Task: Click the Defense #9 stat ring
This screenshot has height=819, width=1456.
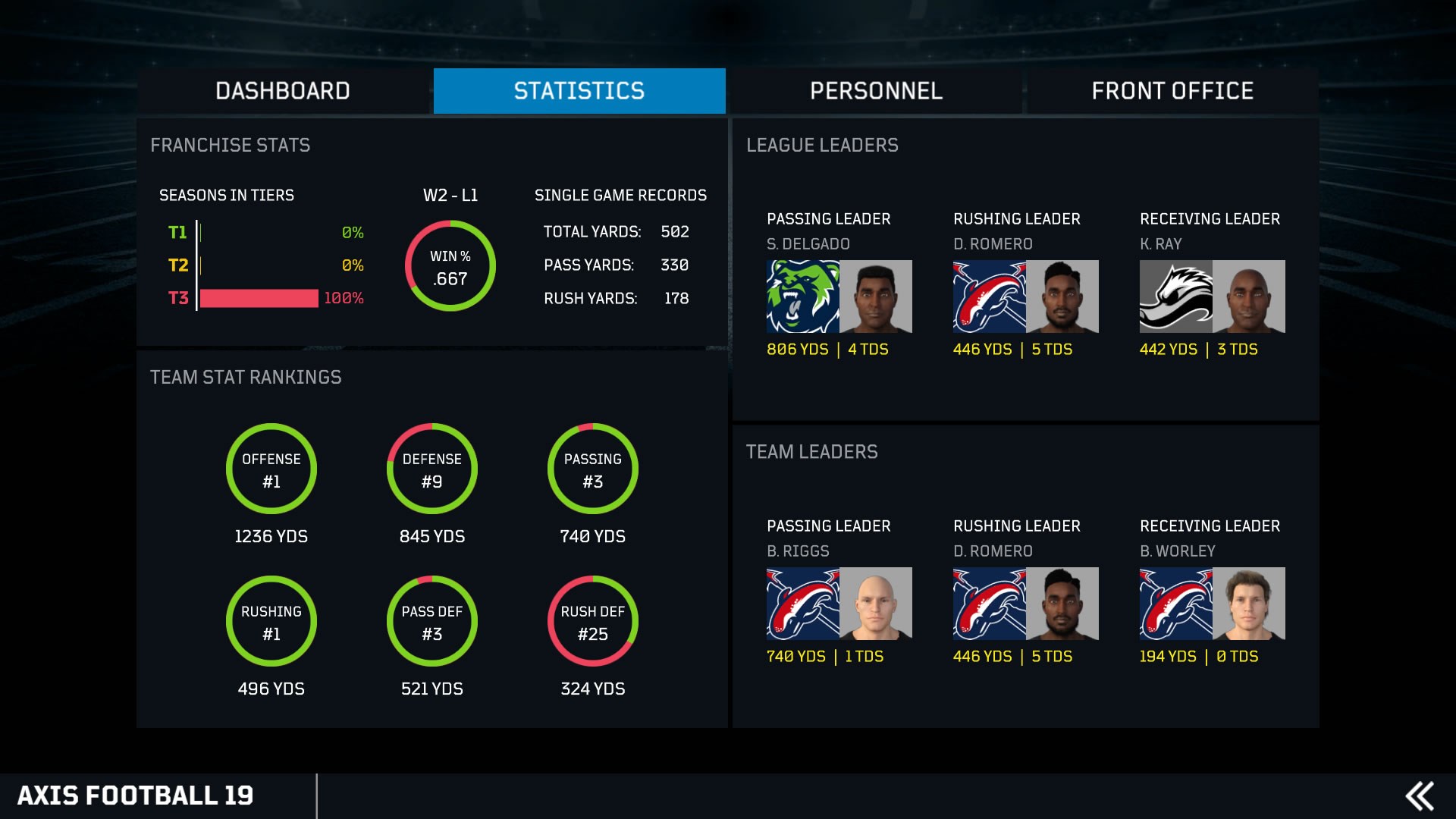Action: [431, 469]
